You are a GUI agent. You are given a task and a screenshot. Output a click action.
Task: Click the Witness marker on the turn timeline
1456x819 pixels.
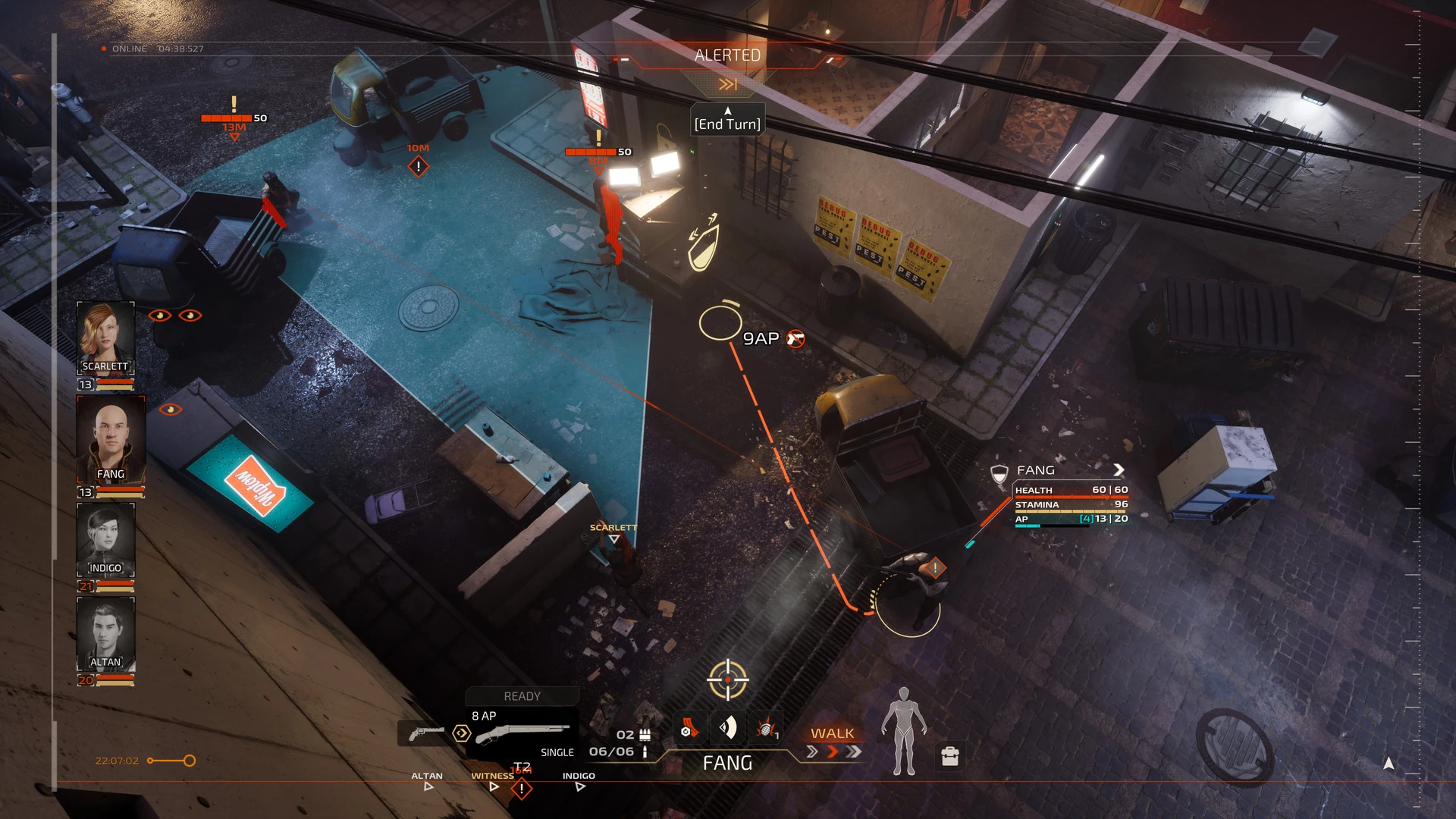(494, 786)
